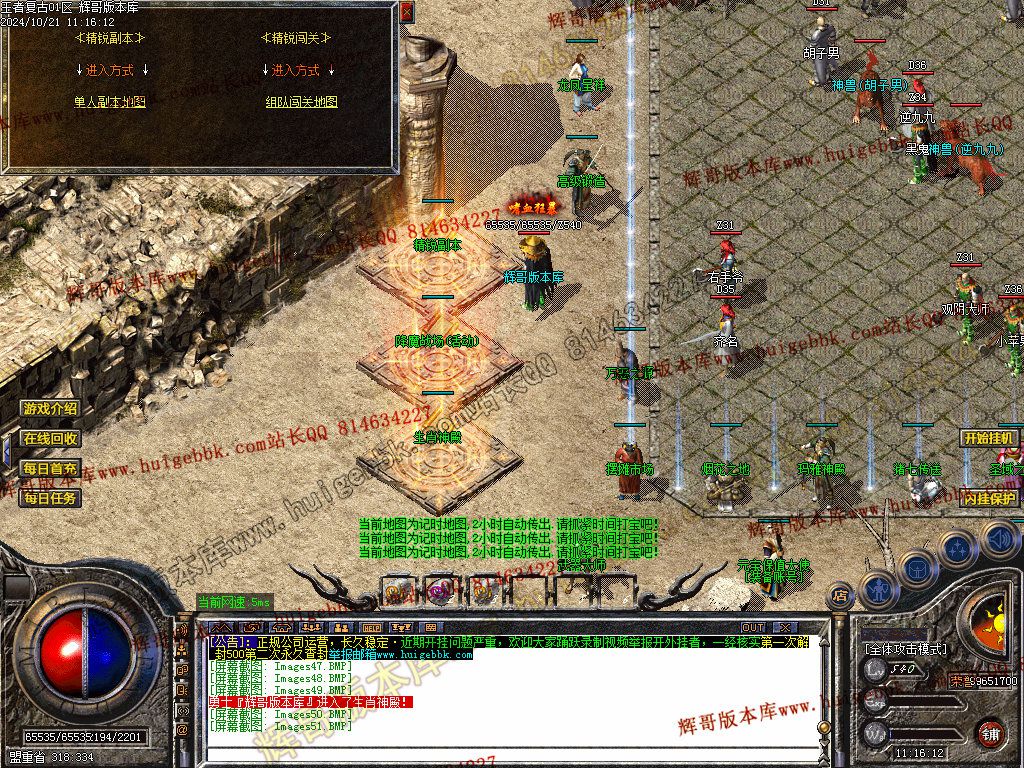Activate the 开始挂机 auto-battle button
This screenshot has height=768, width=1024.
pos(989,438)
